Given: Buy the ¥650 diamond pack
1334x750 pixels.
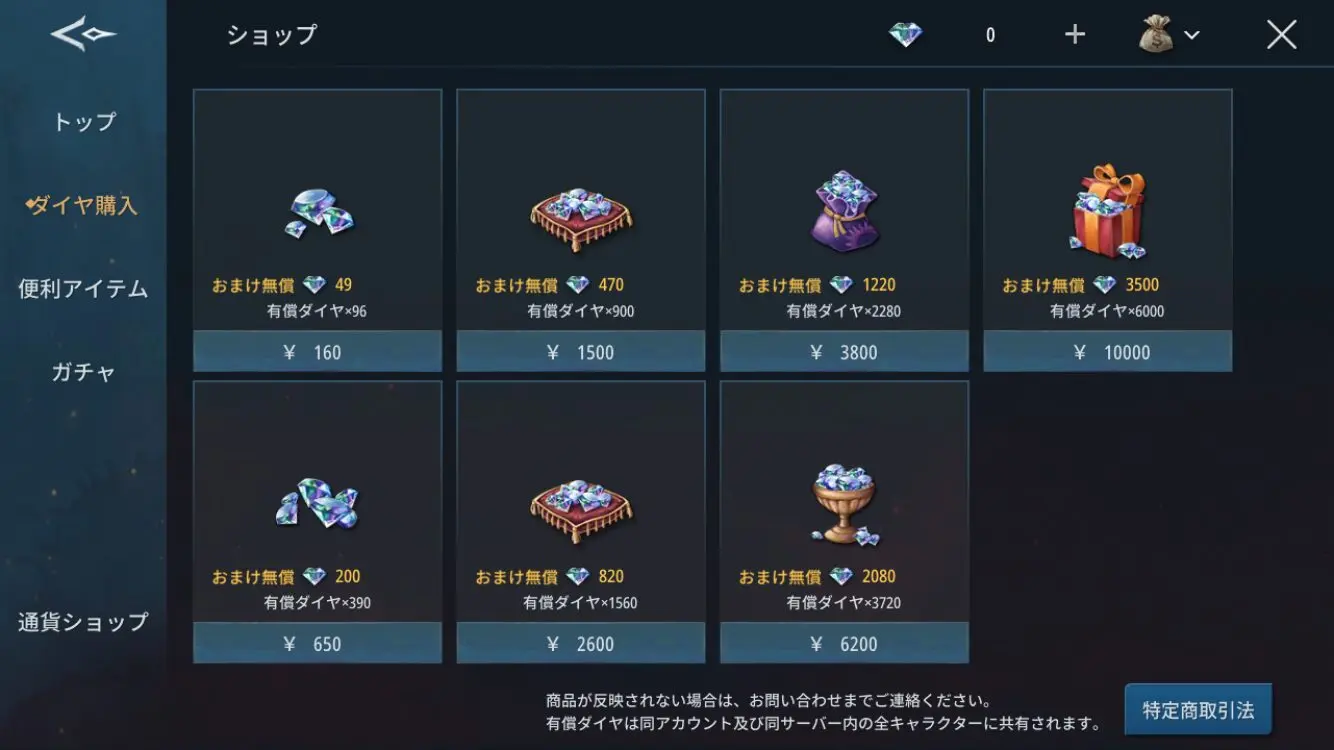Looking at the screenshot, I should [317, 643].
